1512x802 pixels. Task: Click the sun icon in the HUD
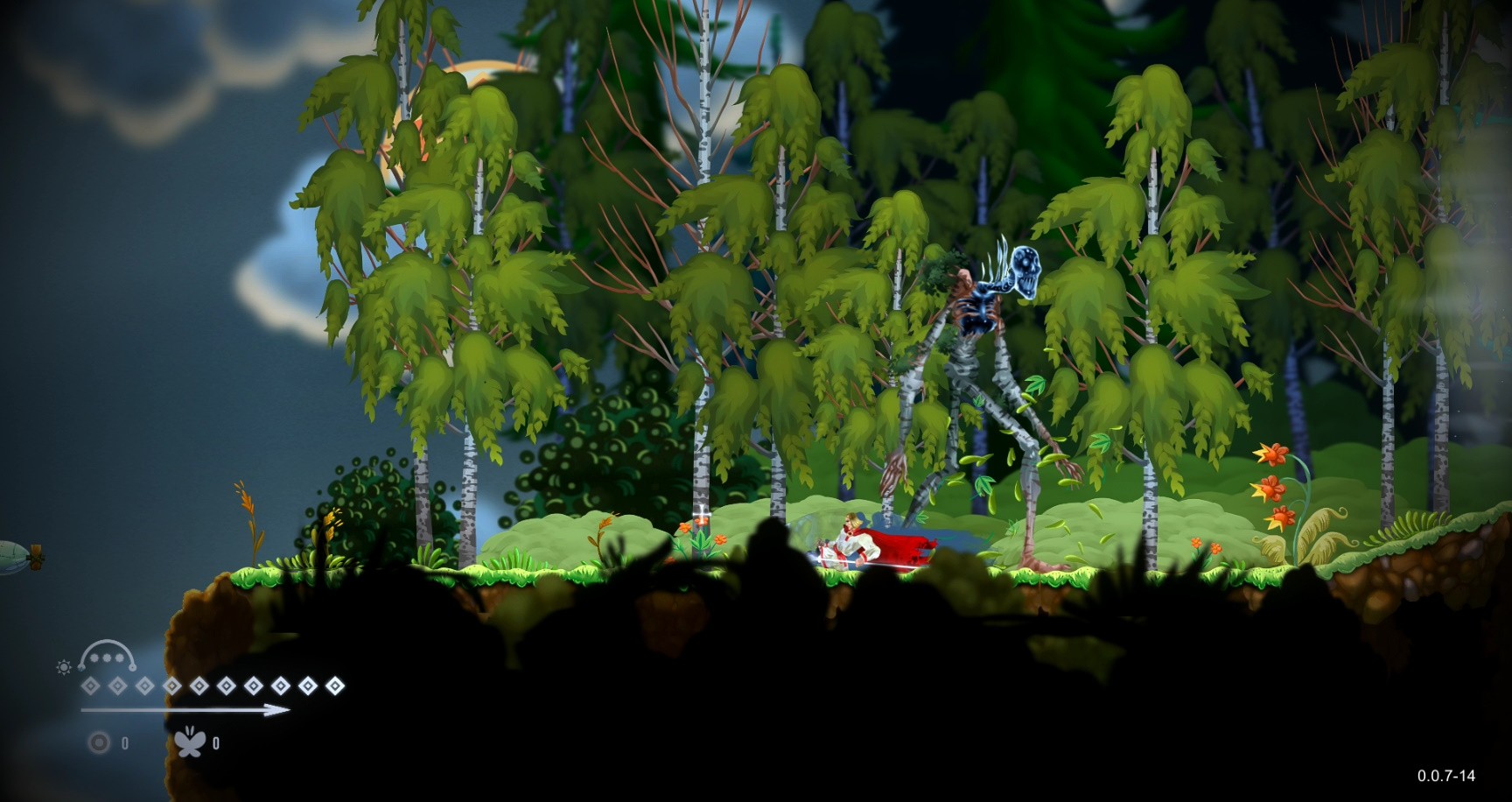(64, 668)
